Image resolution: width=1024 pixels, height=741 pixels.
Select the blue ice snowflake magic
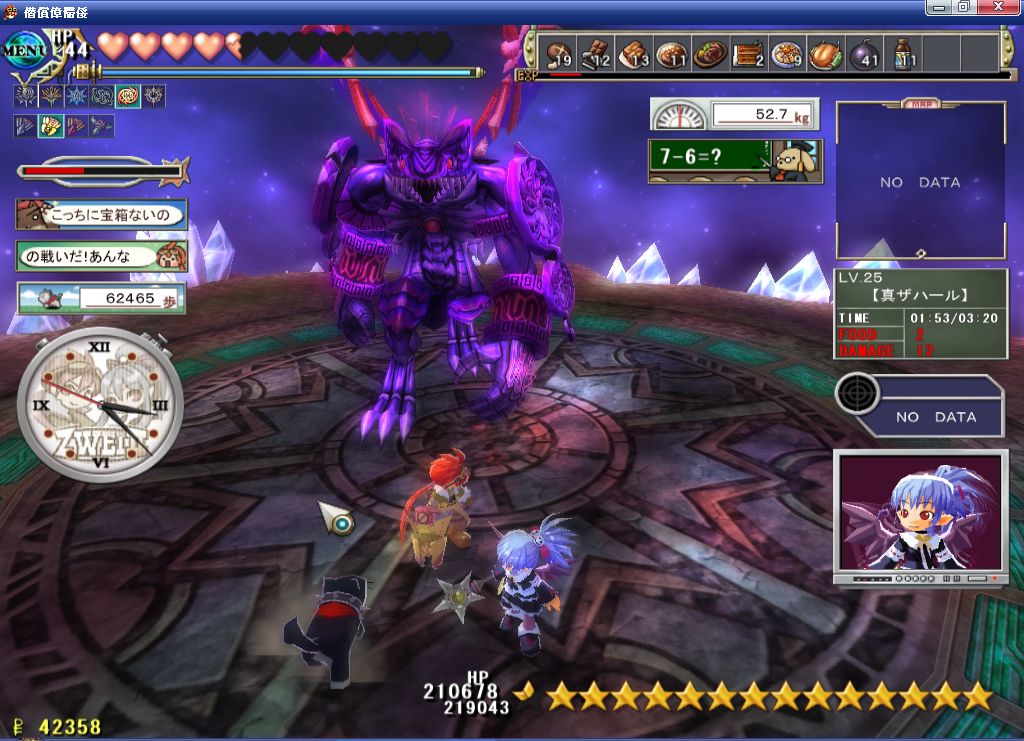(x=77, y=97)
